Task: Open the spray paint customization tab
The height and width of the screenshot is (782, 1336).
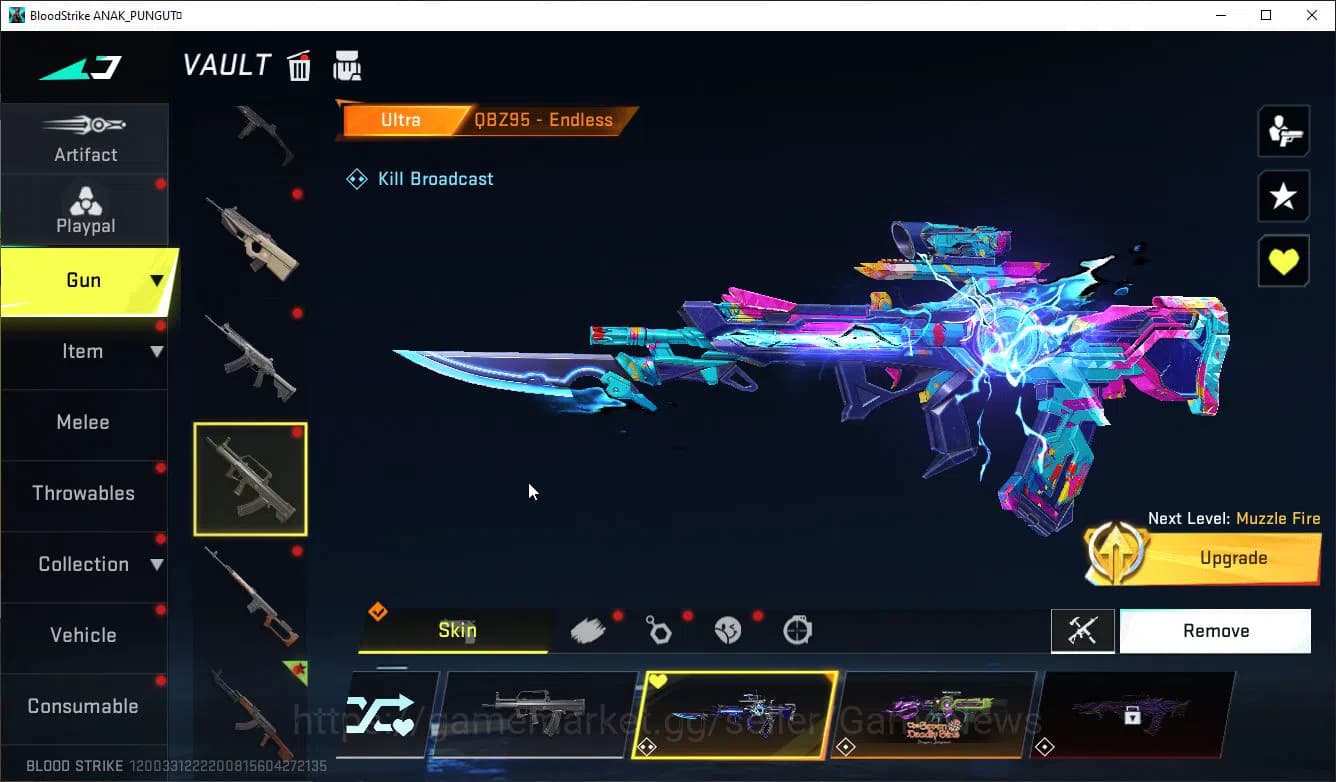Action: click(x=589, y=629)
